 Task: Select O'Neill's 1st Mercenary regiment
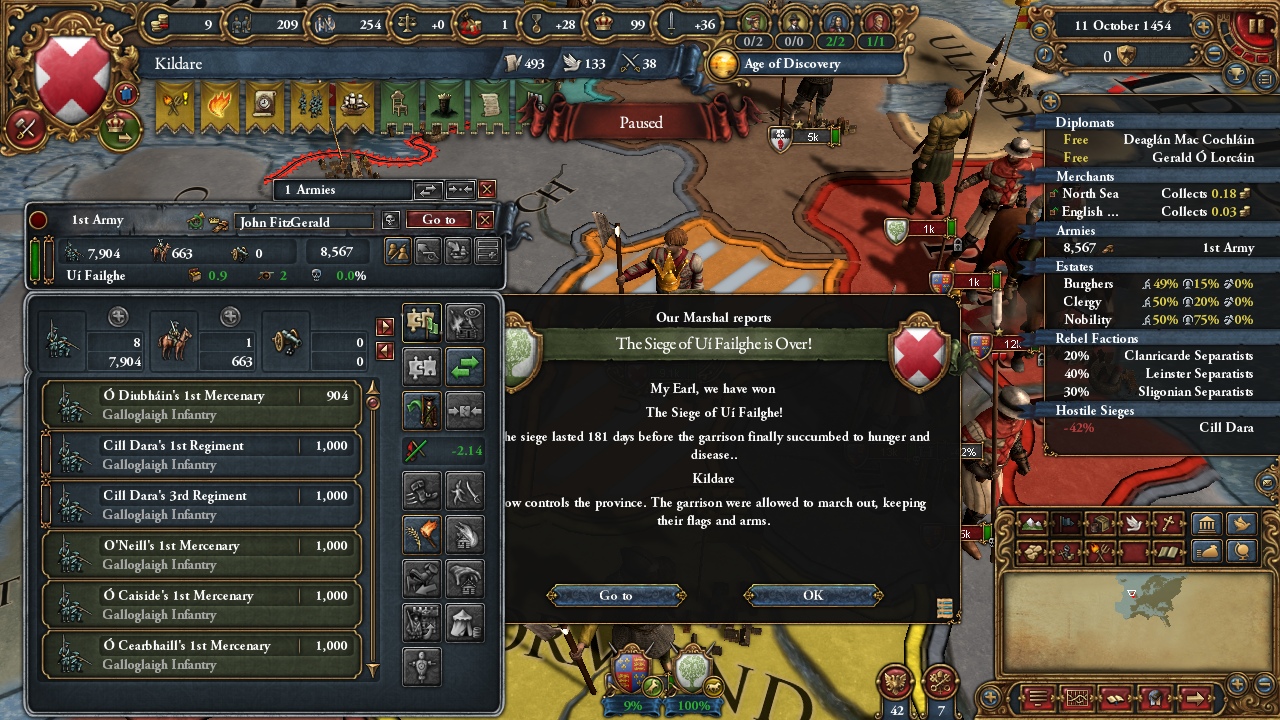point(201,555)
